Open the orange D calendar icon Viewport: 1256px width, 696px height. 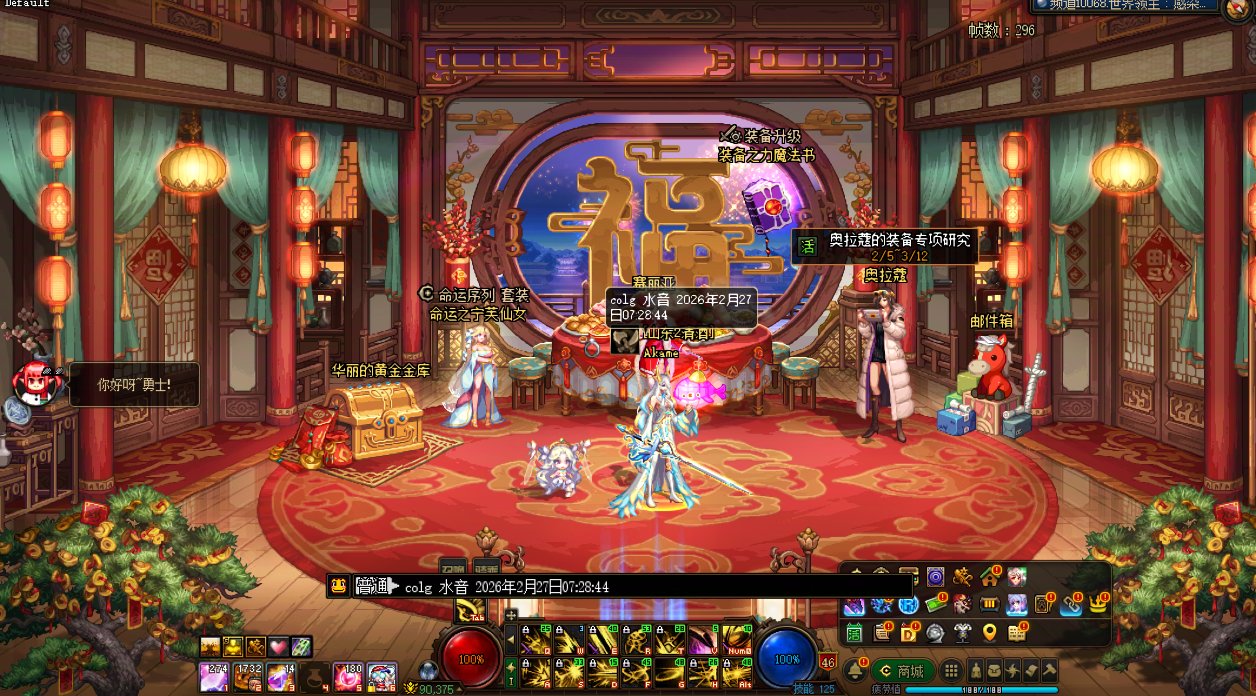909,632
